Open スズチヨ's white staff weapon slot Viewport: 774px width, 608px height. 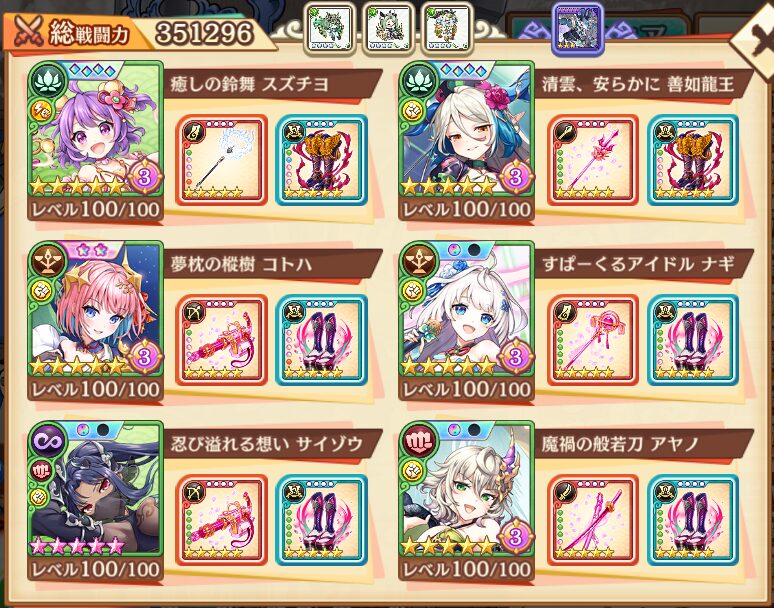pyautogui.click(x=220, y=160)
